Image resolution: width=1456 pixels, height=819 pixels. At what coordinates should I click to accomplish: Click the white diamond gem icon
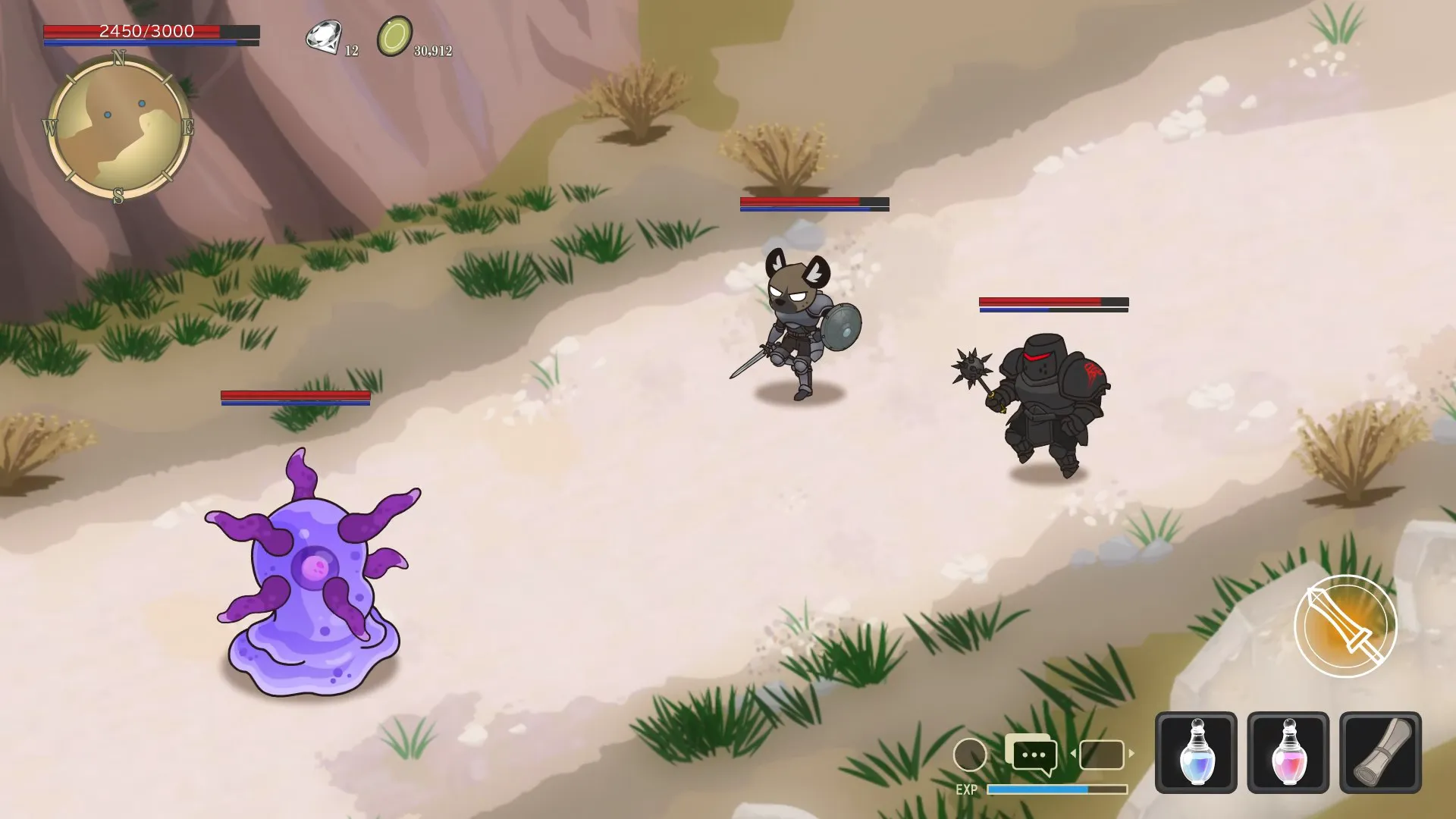pyautogui.click(x=323, y=37)
